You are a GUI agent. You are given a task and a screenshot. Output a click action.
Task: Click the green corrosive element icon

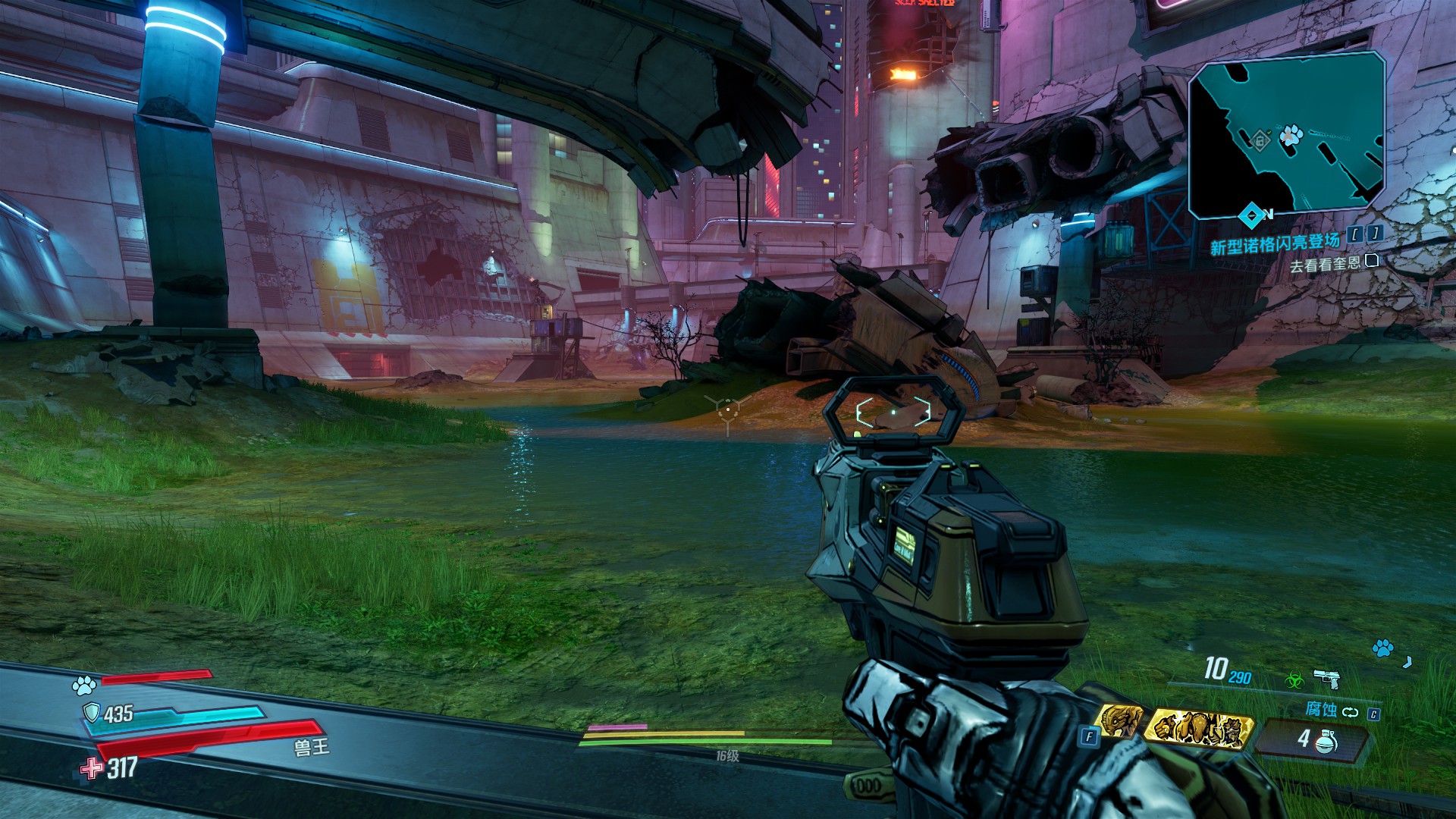coord(1294,680)
